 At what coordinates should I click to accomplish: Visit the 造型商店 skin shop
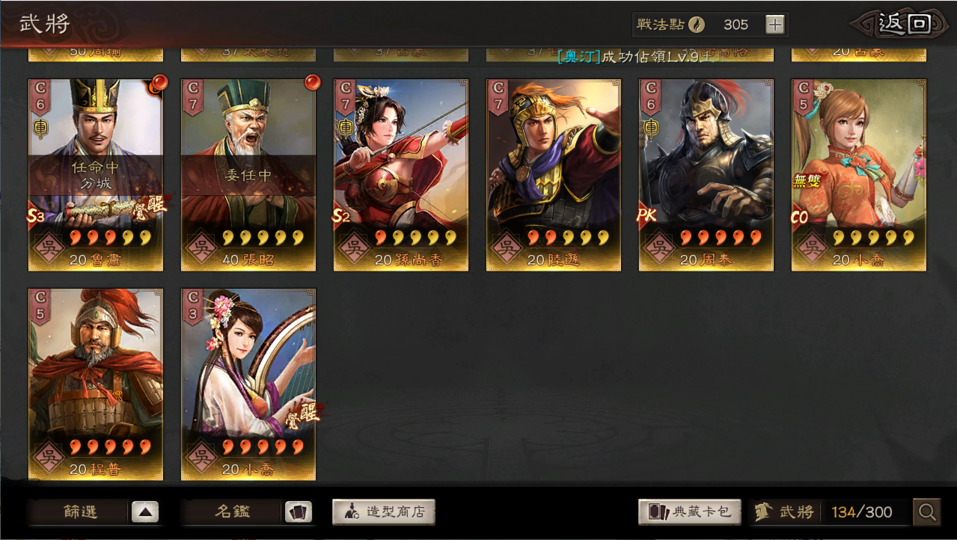point(384,512)
